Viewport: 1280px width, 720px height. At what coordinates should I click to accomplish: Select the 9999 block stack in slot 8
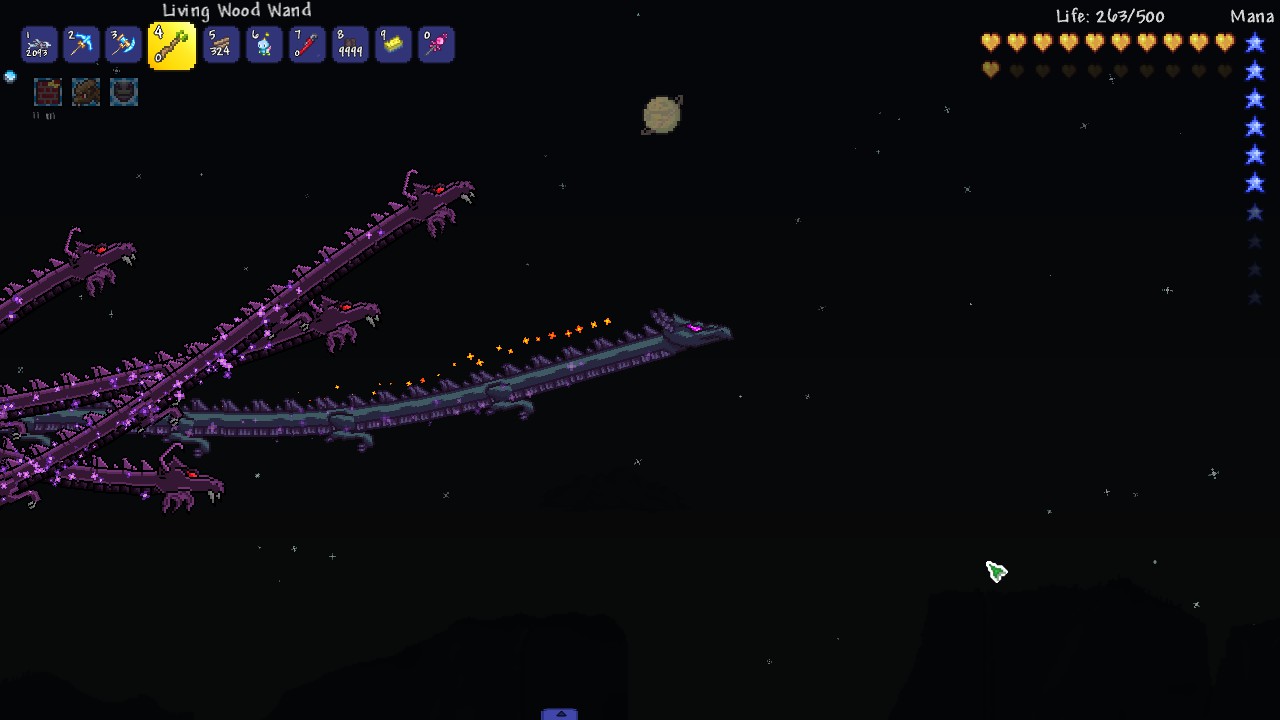pyautogui.click(x=350, y=44)
